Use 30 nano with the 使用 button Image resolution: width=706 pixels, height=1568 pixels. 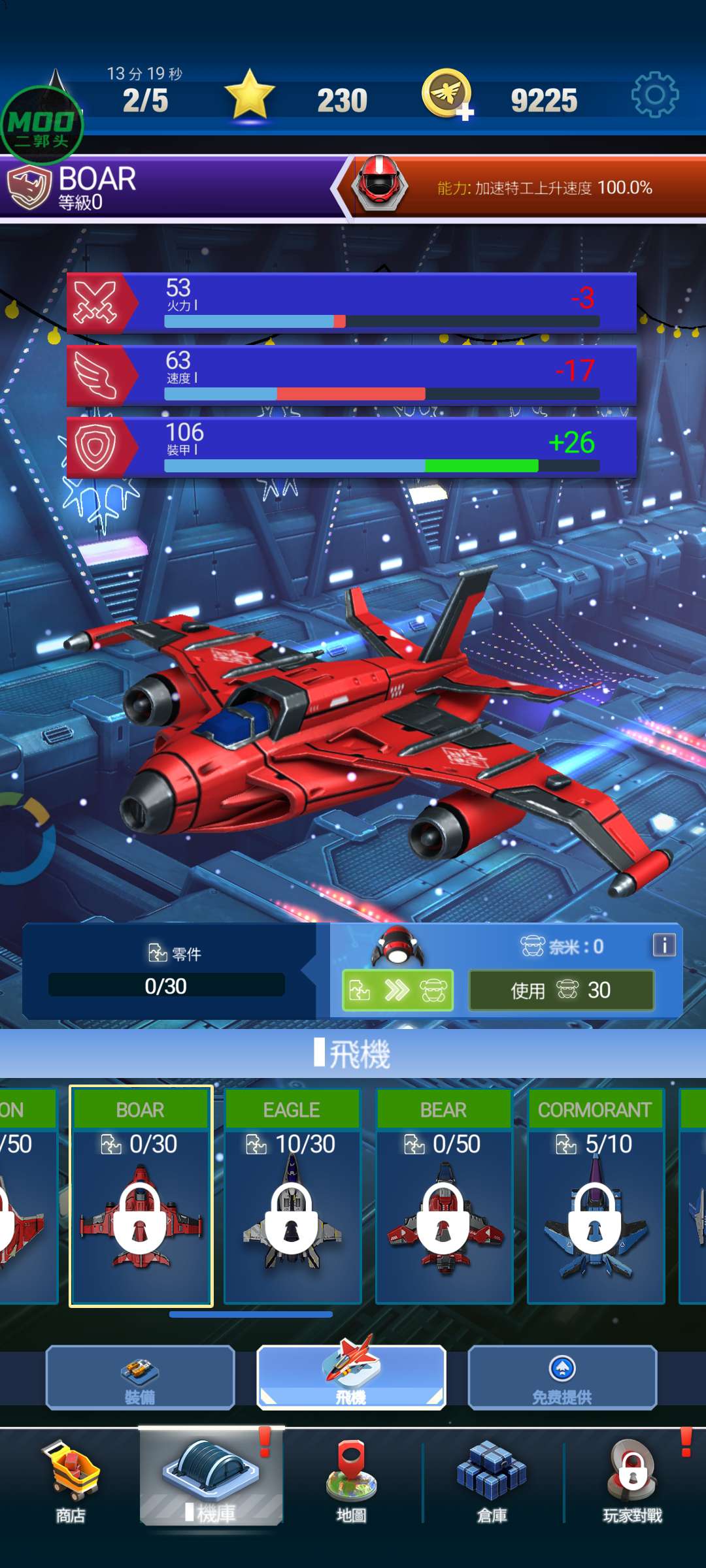pos(561,990)
